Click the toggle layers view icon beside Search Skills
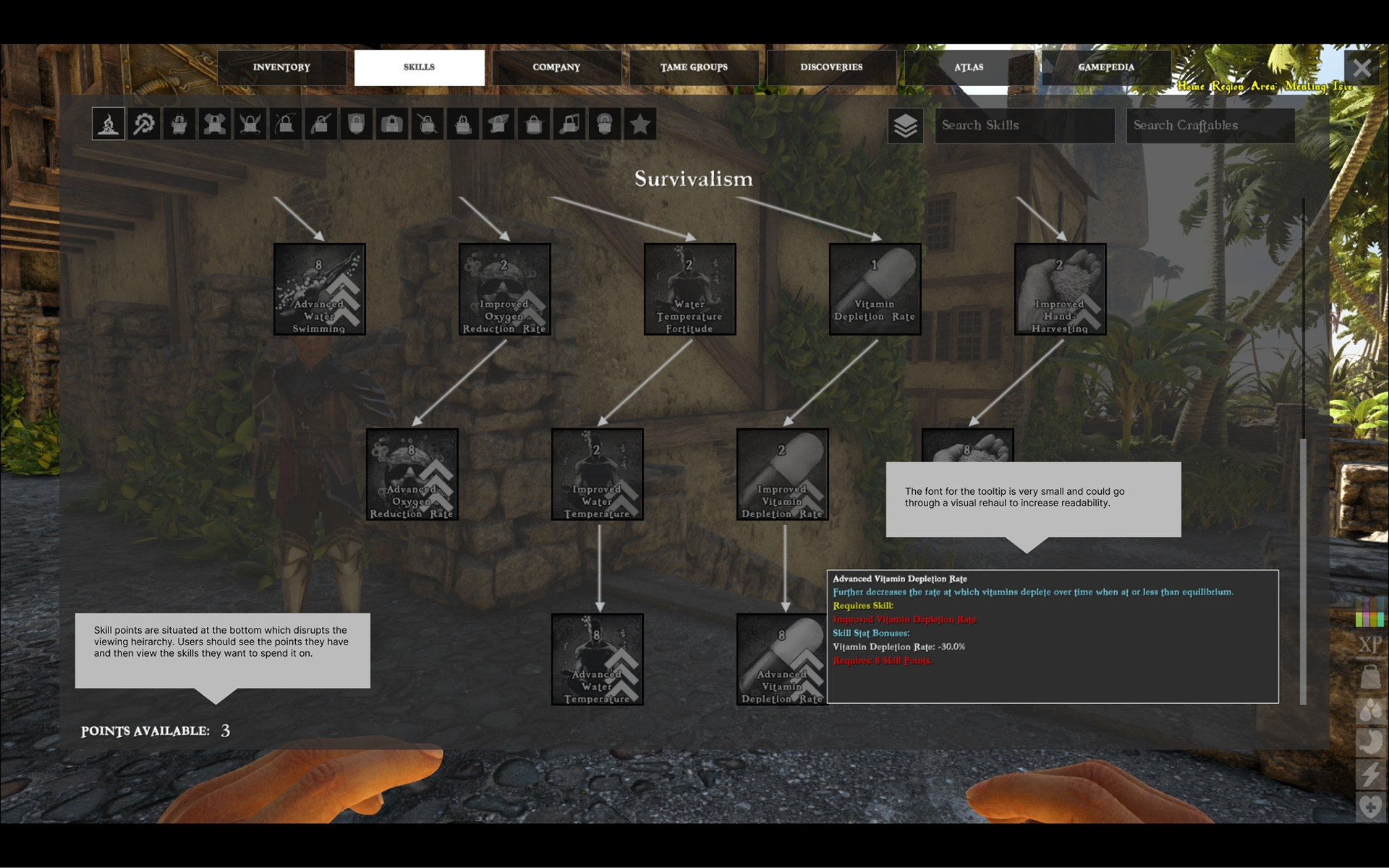The width and height of the screenshot is (1389, 868). coord(904,126)
